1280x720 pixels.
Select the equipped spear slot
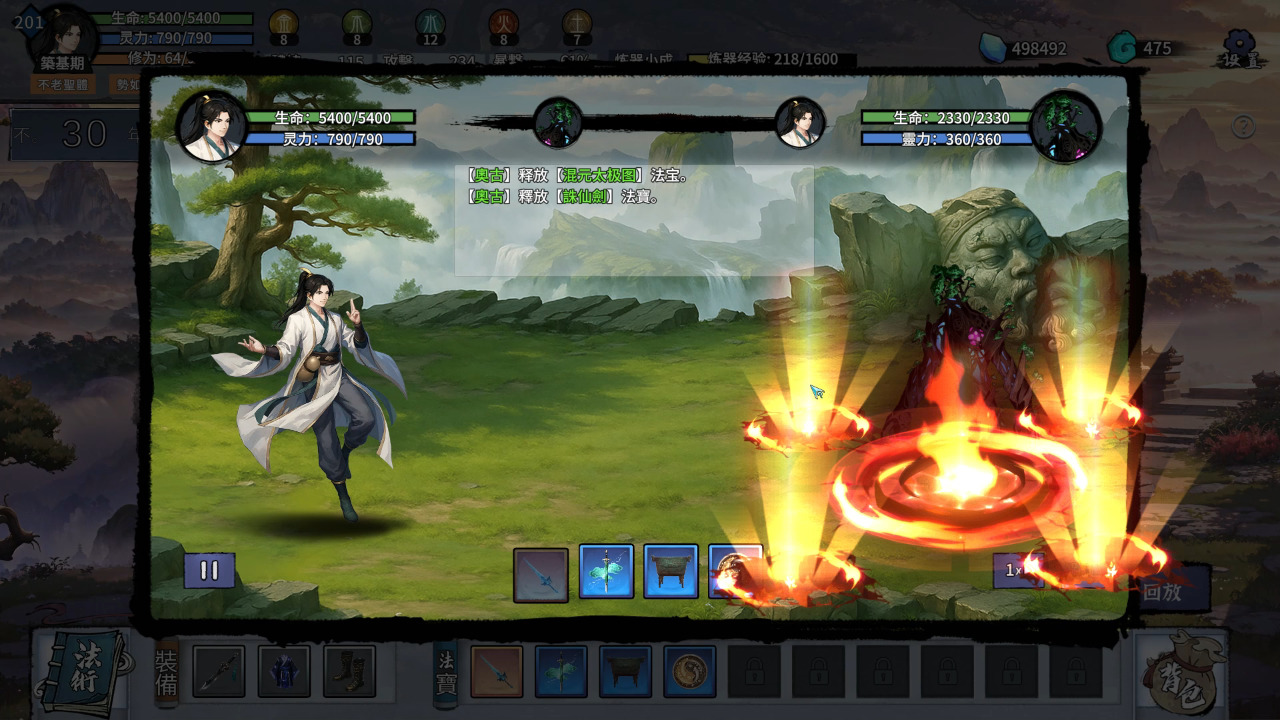coord(219,671)
